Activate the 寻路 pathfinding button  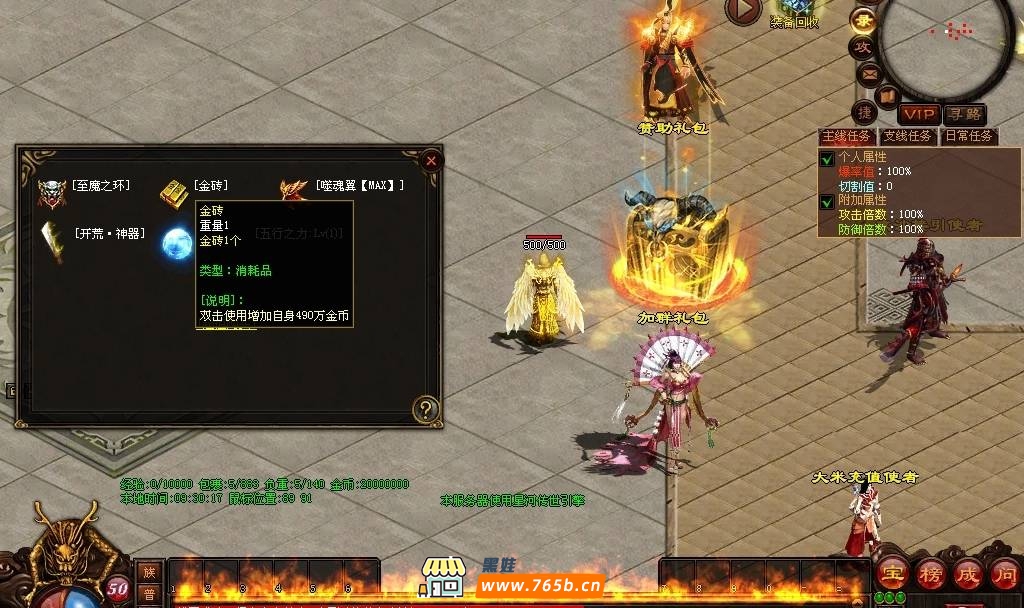[x=965, y=114]
